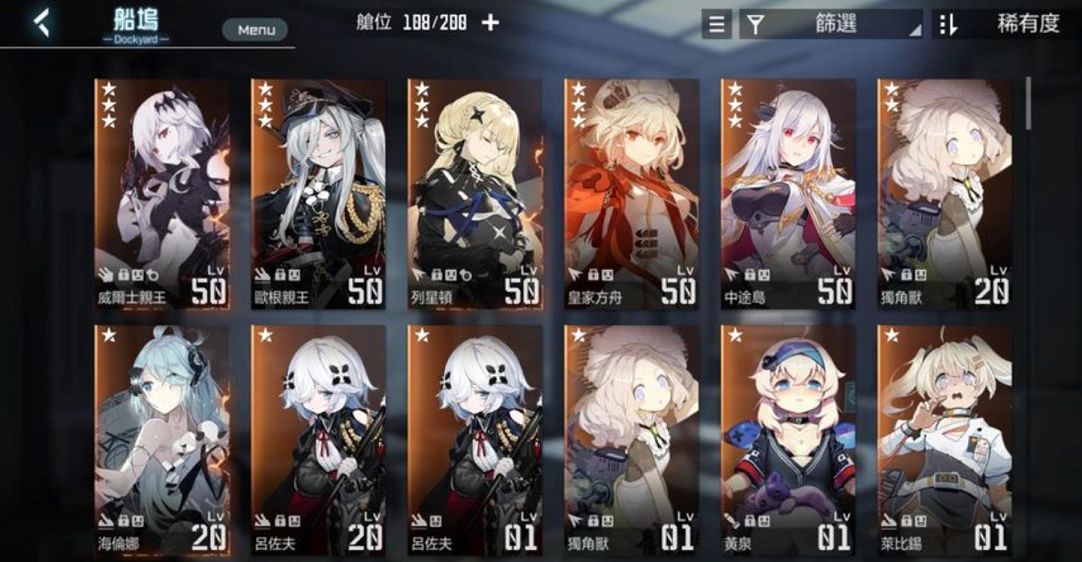Select the level 20 獨角獸 card
The height and width of the screenshot is (562, 1082).
(944, 193)
